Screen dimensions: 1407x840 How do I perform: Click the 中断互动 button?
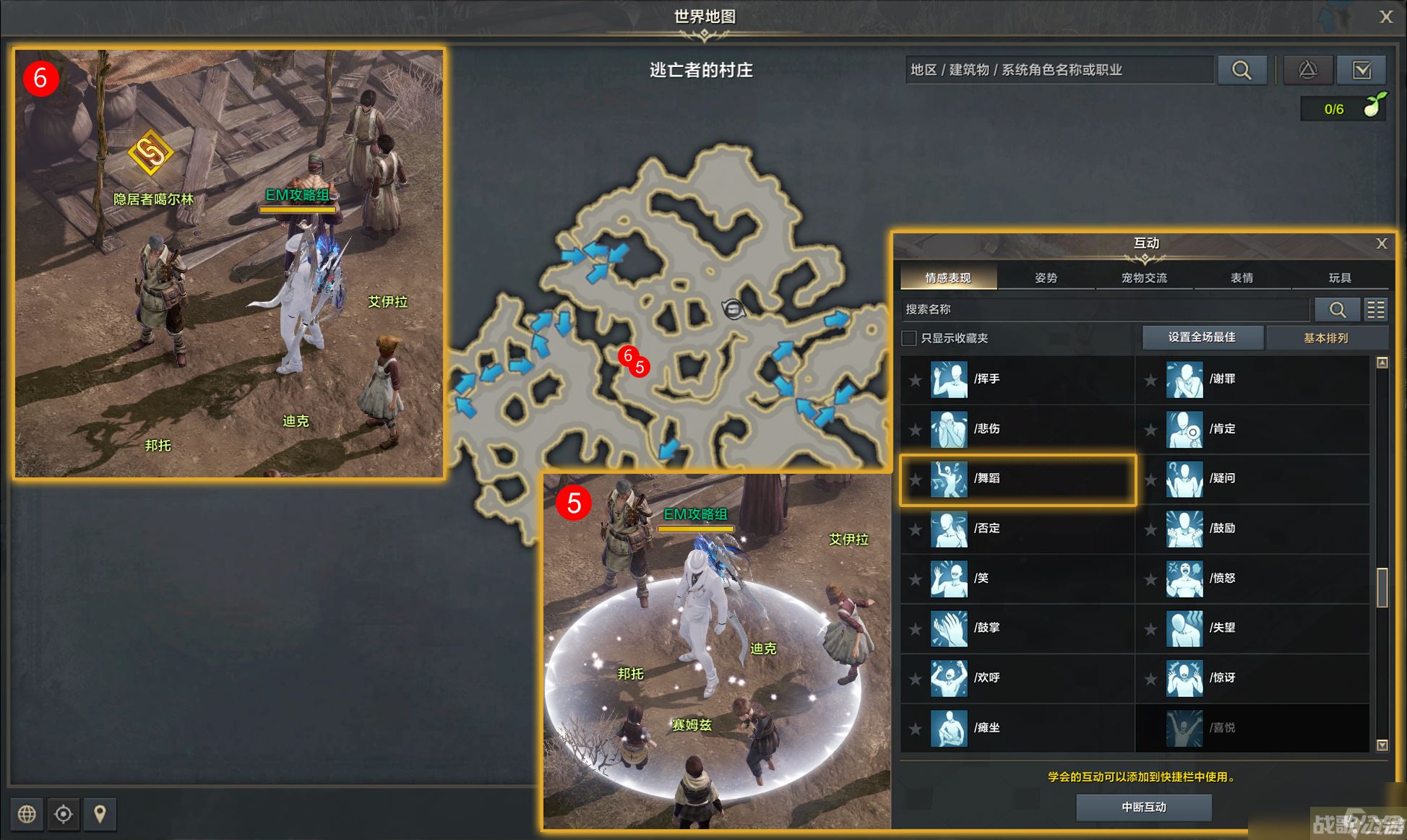(x=1143, y=807)
